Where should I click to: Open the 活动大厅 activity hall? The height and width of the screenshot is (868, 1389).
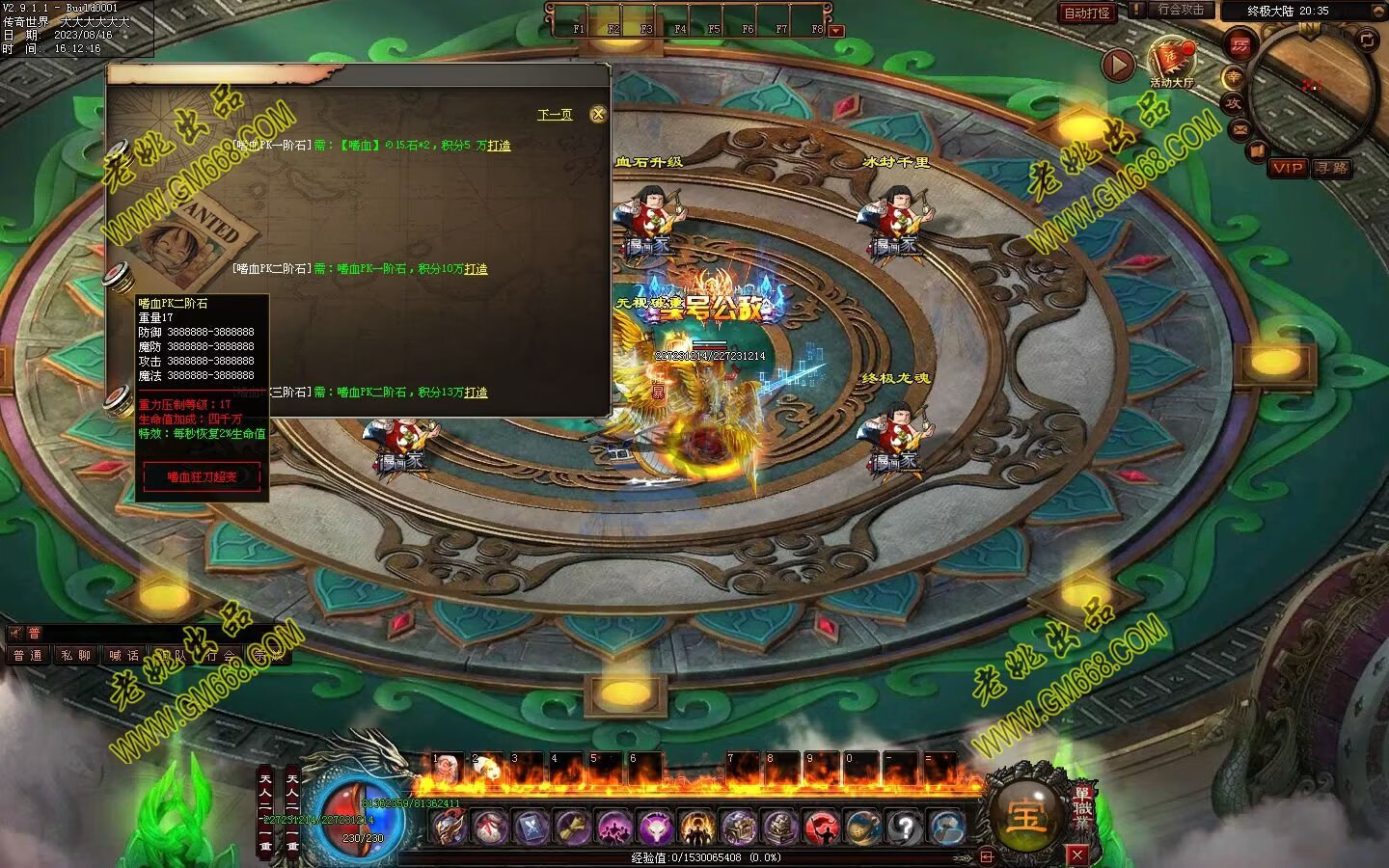[1172, 62]
